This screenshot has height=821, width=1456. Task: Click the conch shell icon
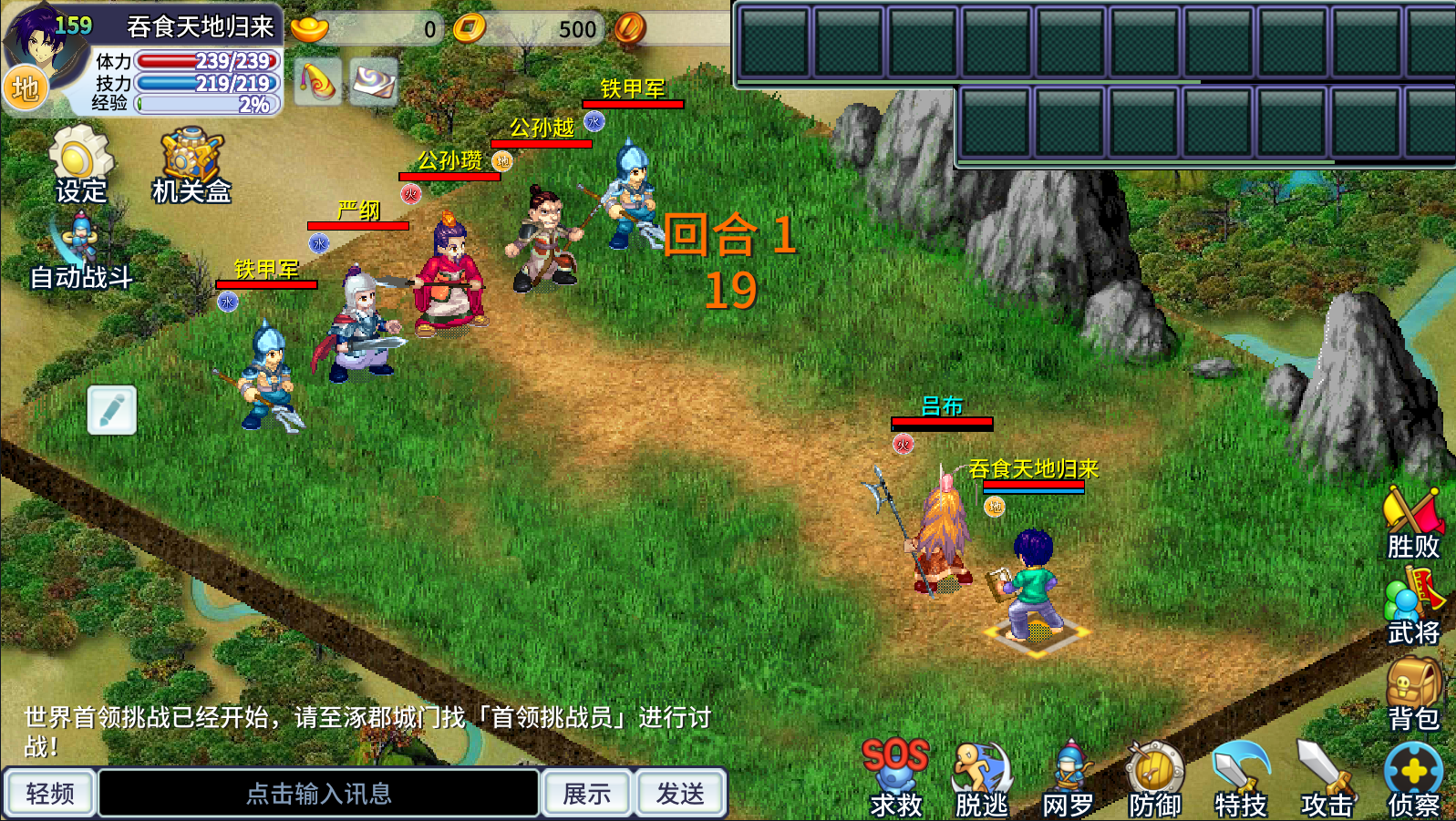pyautogui.click(x=318, y=82)
